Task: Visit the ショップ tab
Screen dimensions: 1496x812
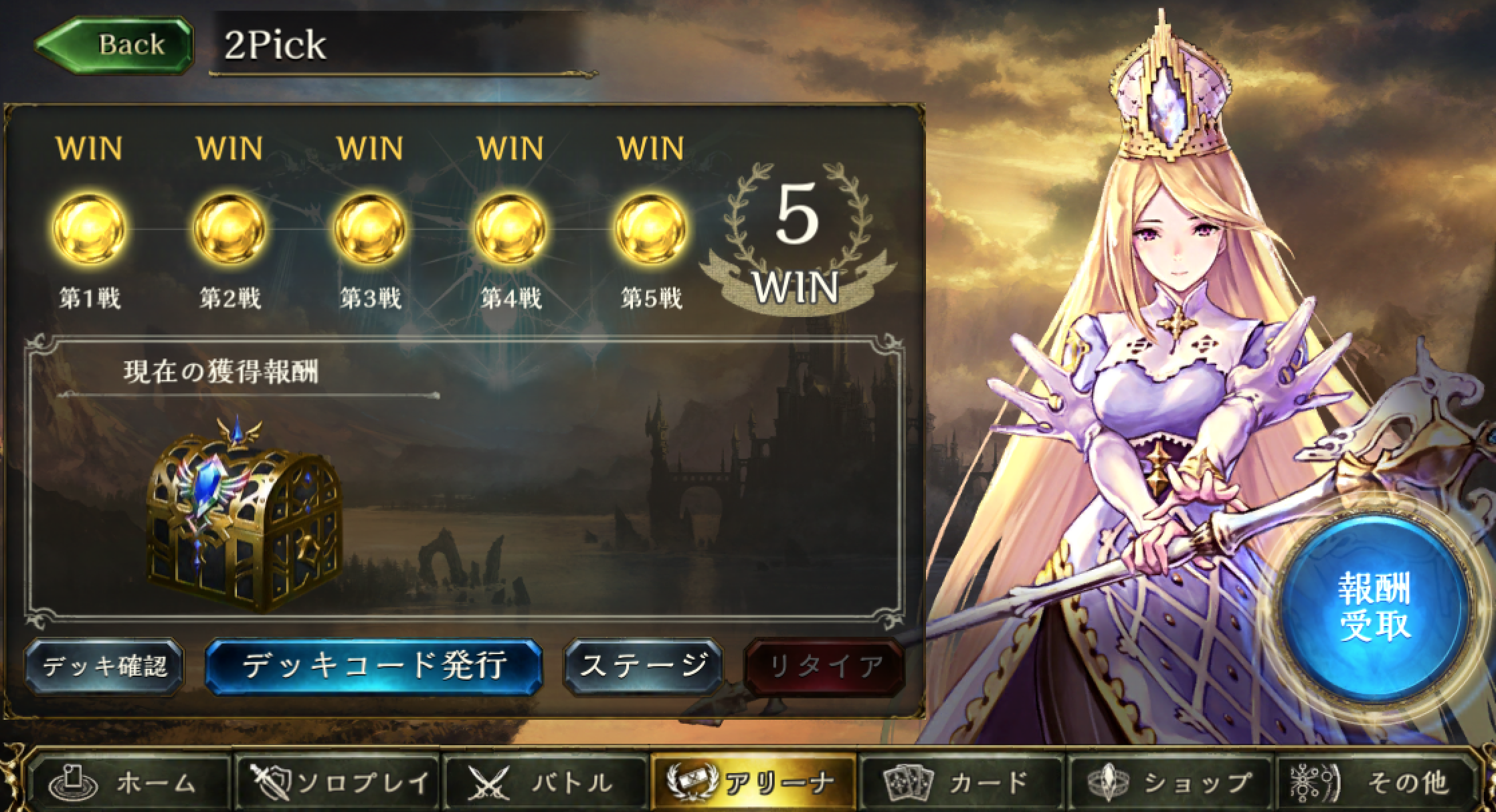Action: coord(1169,781)
